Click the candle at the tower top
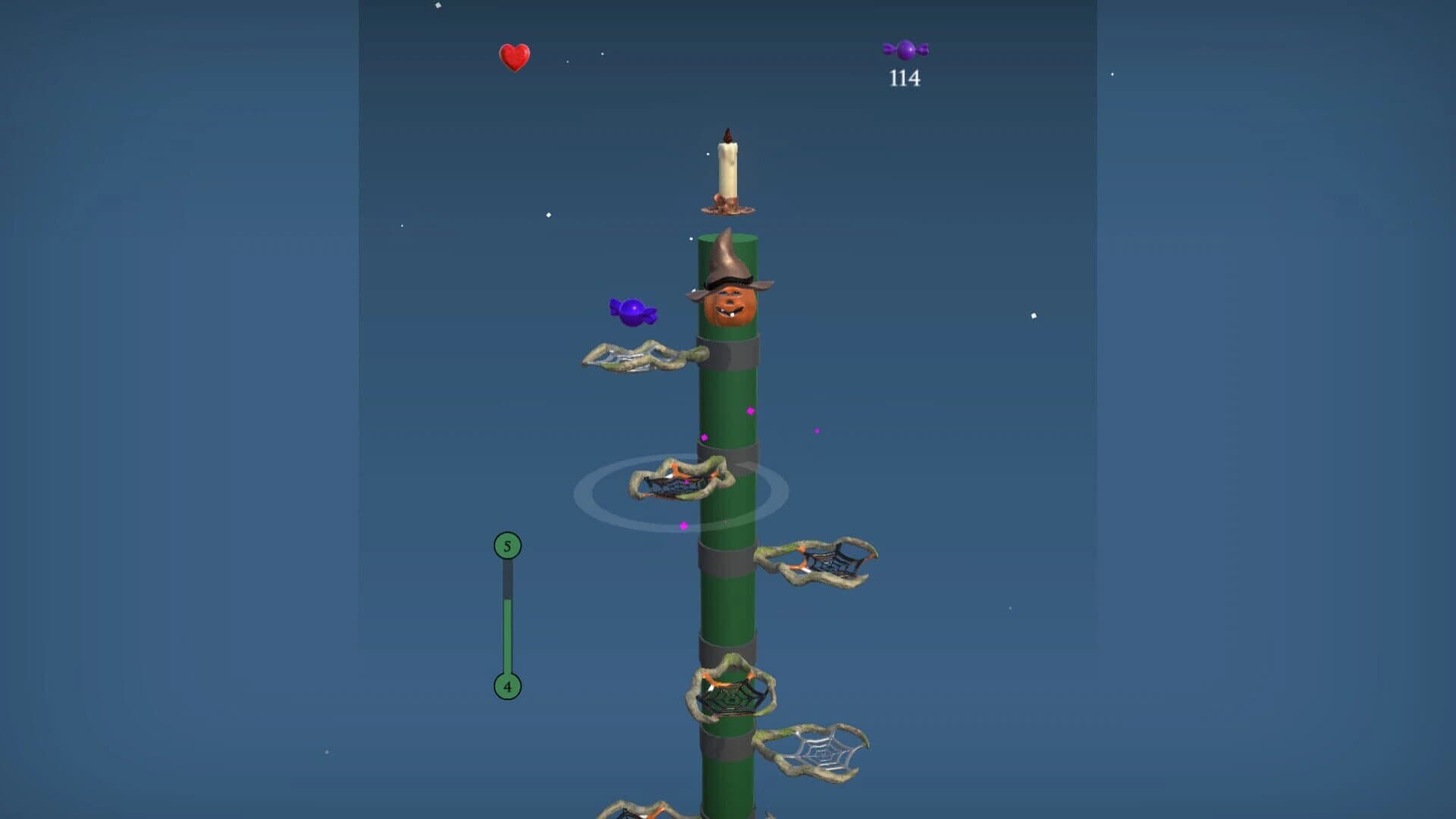 [726, 167]
